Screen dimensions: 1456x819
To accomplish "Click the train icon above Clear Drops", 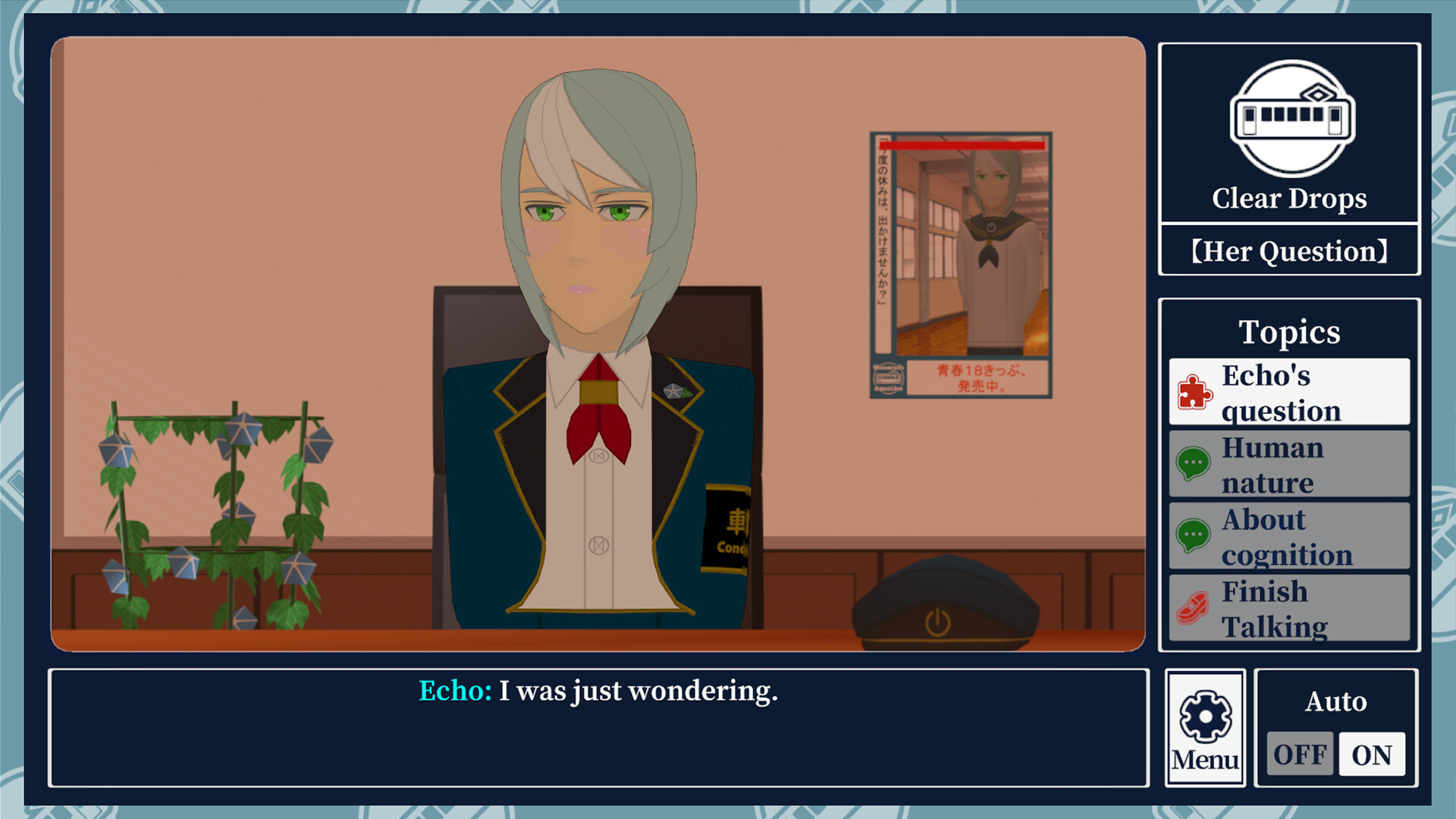I will click(x=1288, y=118).
